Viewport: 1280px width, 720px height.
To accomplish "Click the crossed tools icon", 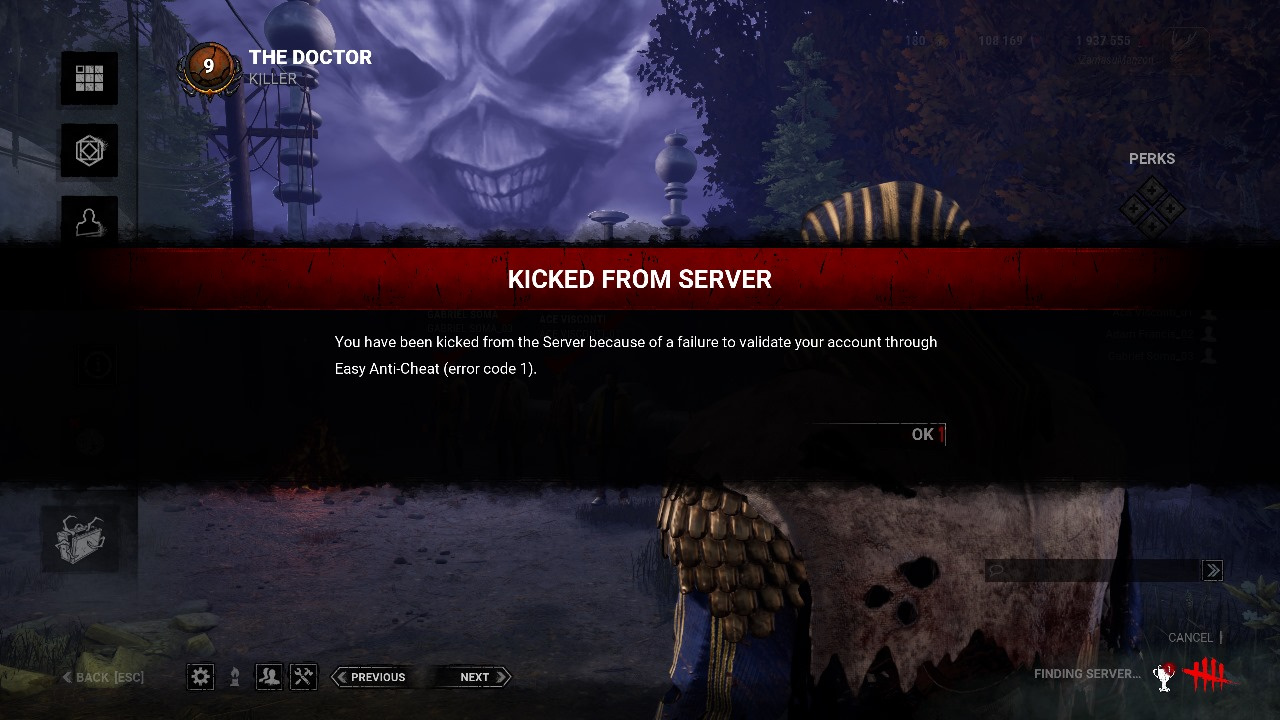I will [303, 677].
